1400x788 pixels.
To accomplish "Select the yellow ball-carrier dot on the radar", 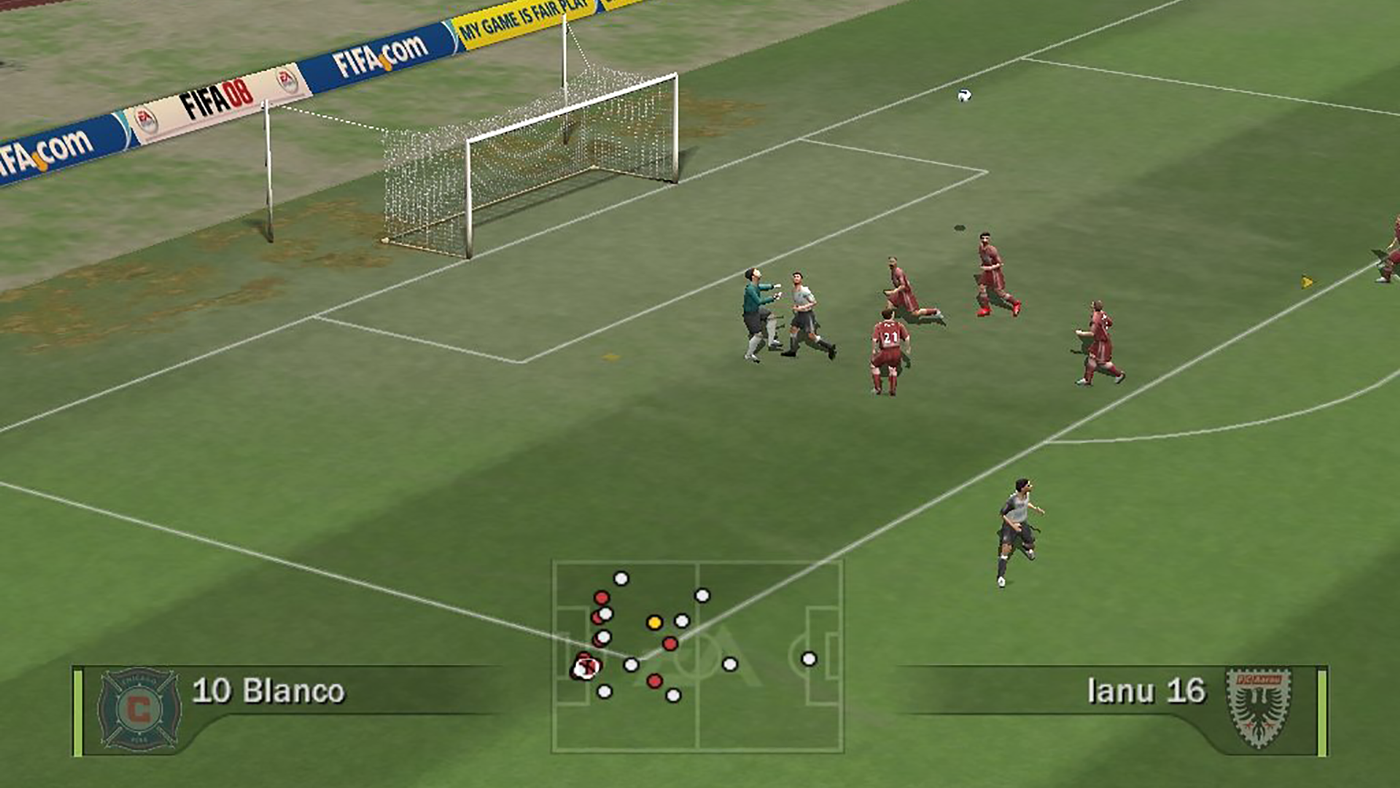I will click(x=657, y=620).
